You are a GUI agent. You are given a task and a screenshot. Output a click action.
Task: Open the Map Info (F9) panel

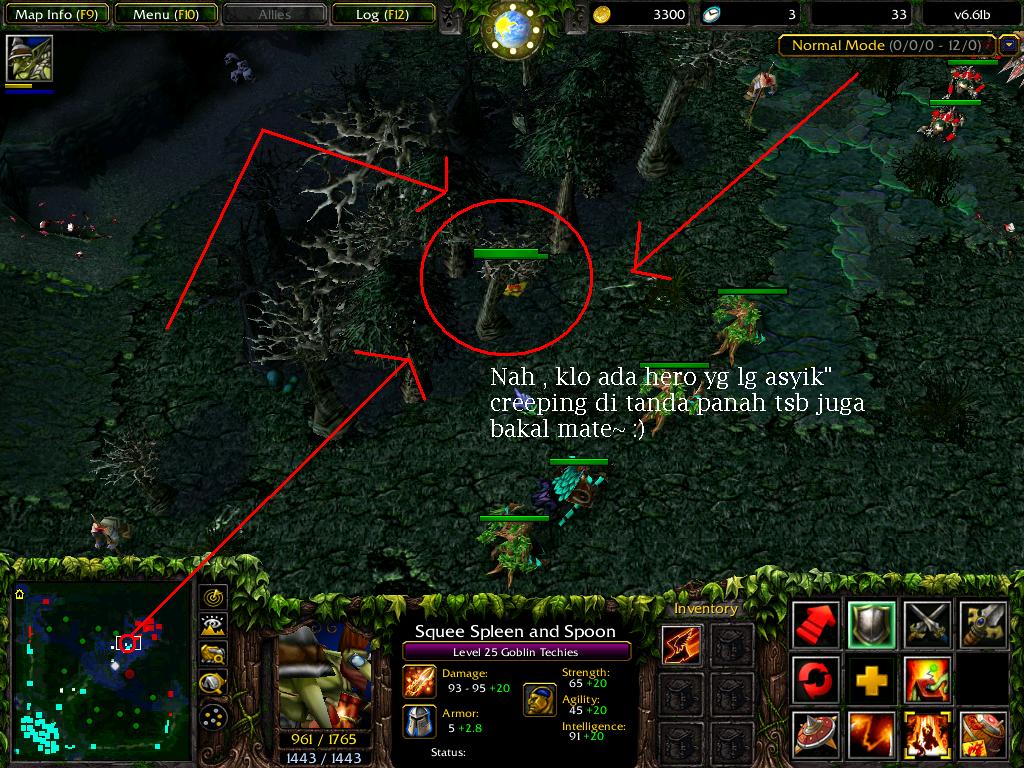56,15
